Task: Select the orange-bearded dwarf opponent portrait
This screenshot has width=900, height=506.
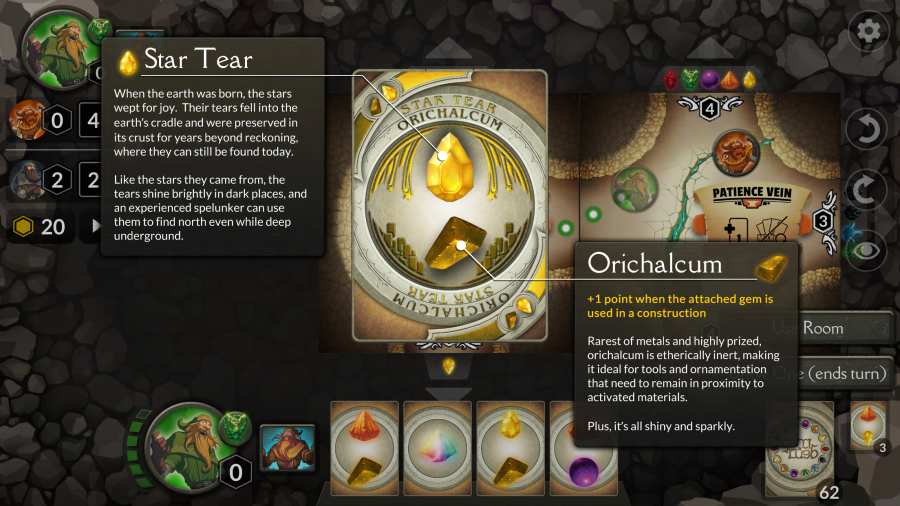Action: pyautogui.click(x=25, y=121)
